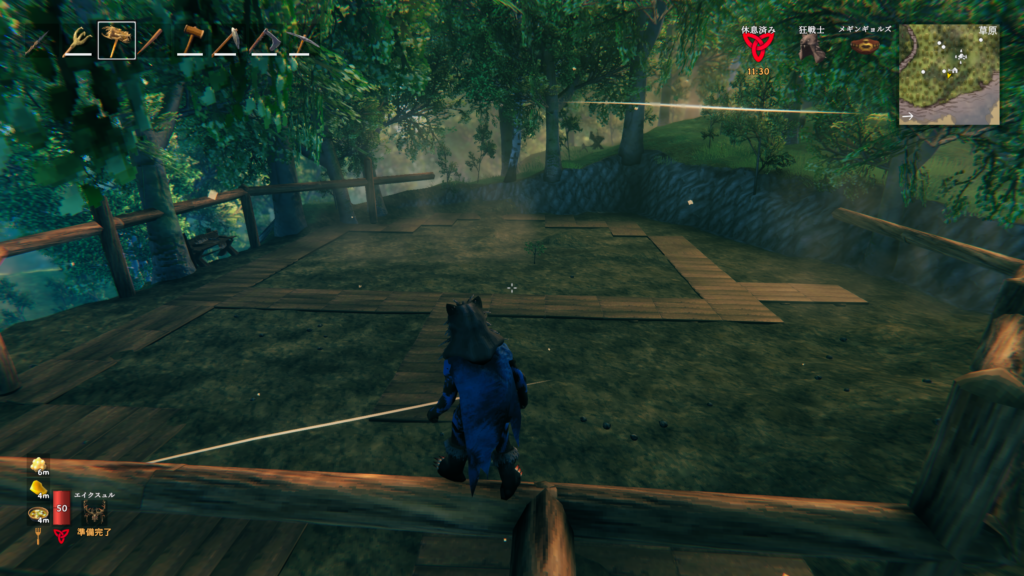
Task: Select the pickaxe hotbar slot
Action: pyautogui.click(x=301, y=41)
